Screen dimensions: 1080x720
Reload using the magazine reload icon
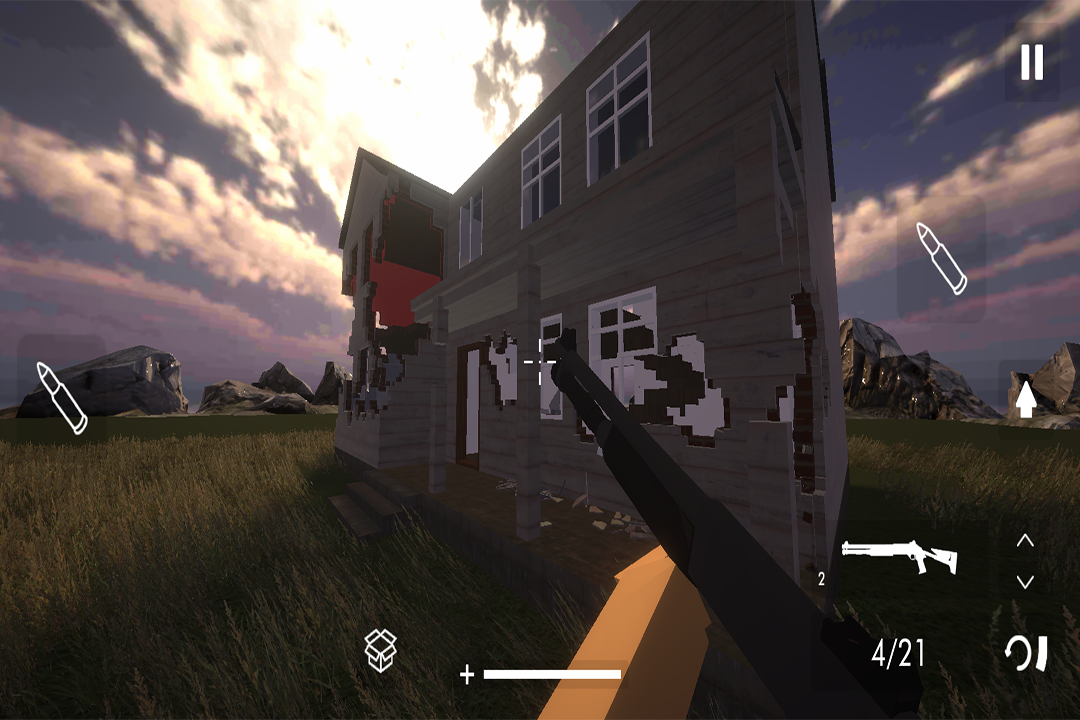[x=1027, y=654]
